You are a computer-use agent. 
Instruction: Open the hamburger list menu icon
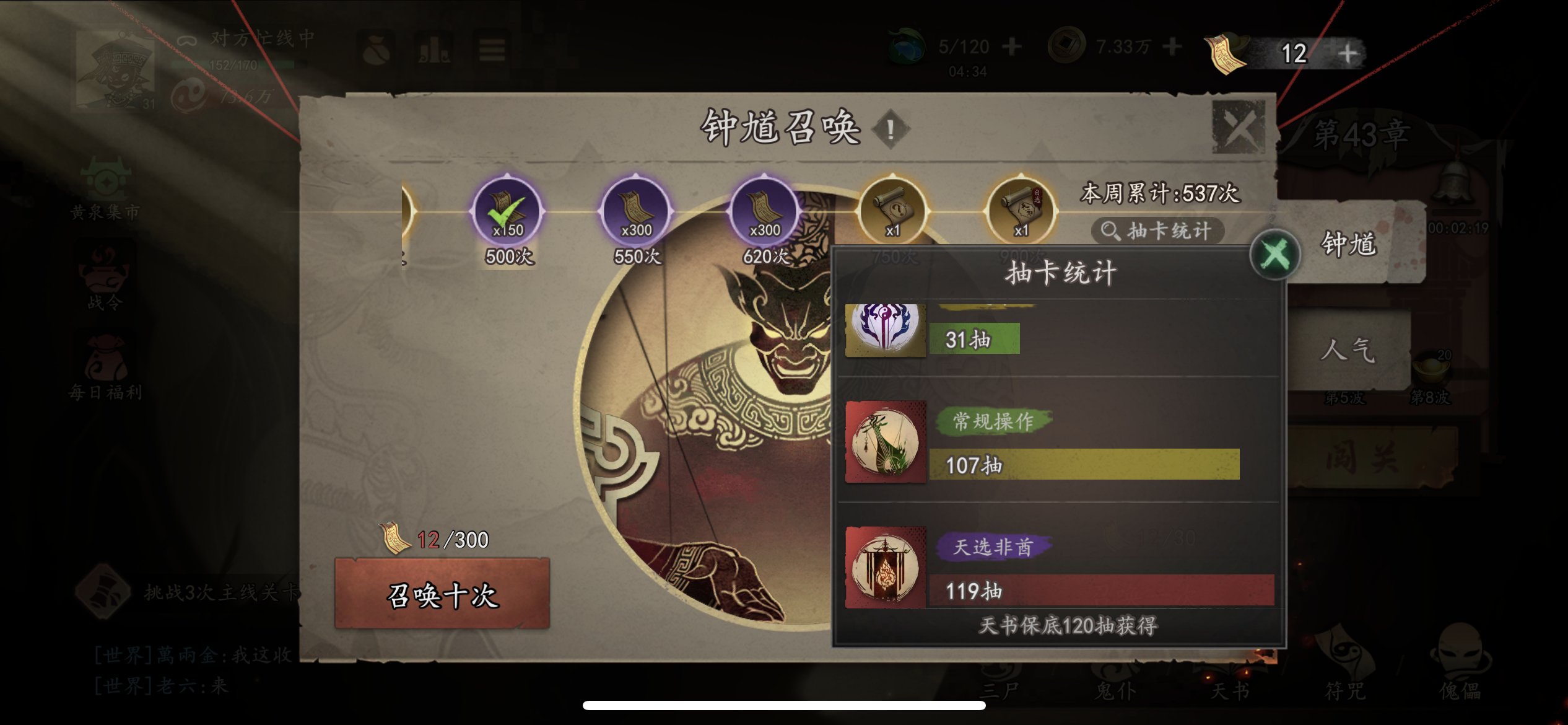pos(491,50)
